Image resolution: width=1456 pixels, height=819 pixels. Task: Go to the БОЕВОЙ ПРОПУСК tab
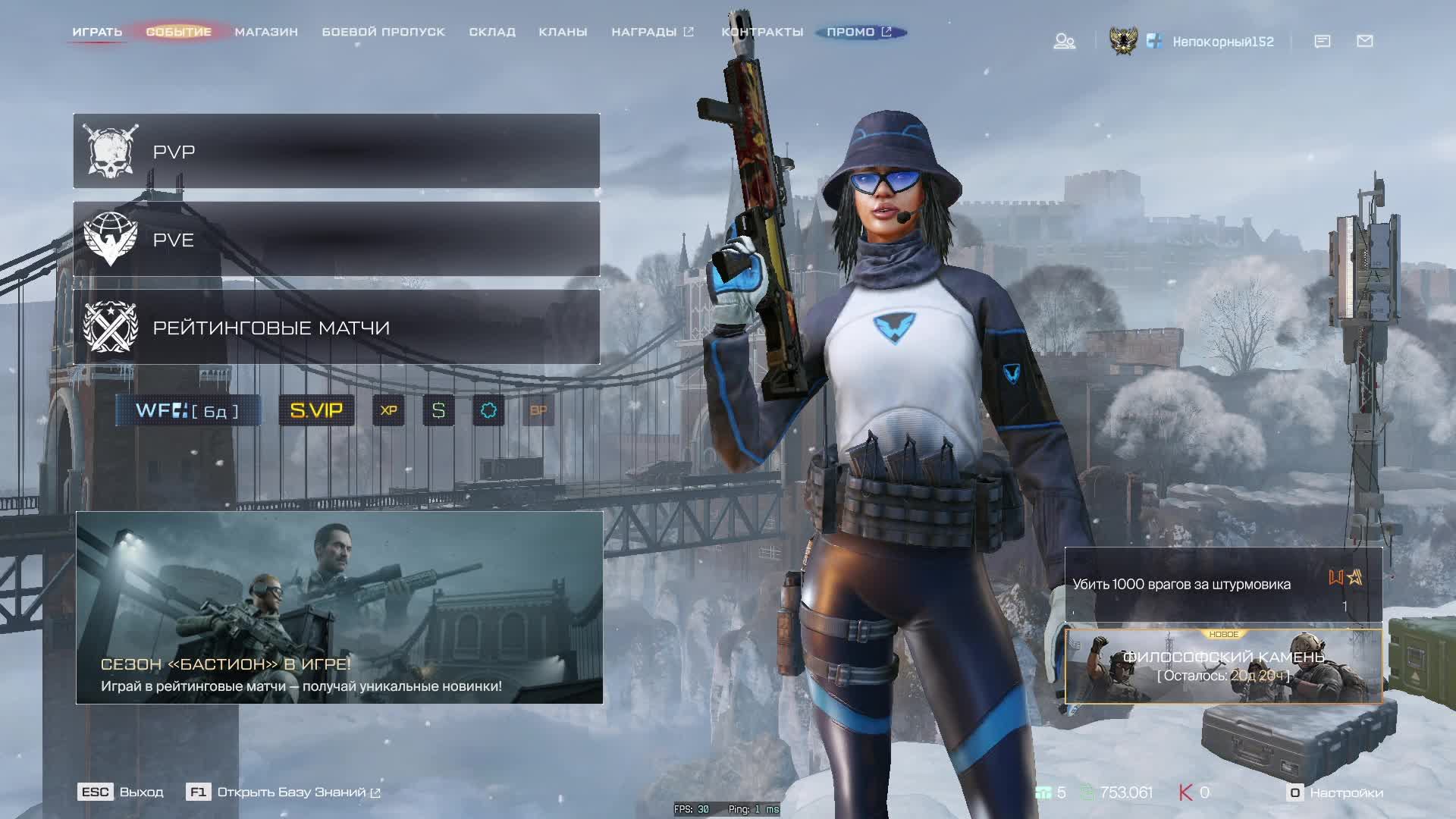pos(383,32)
